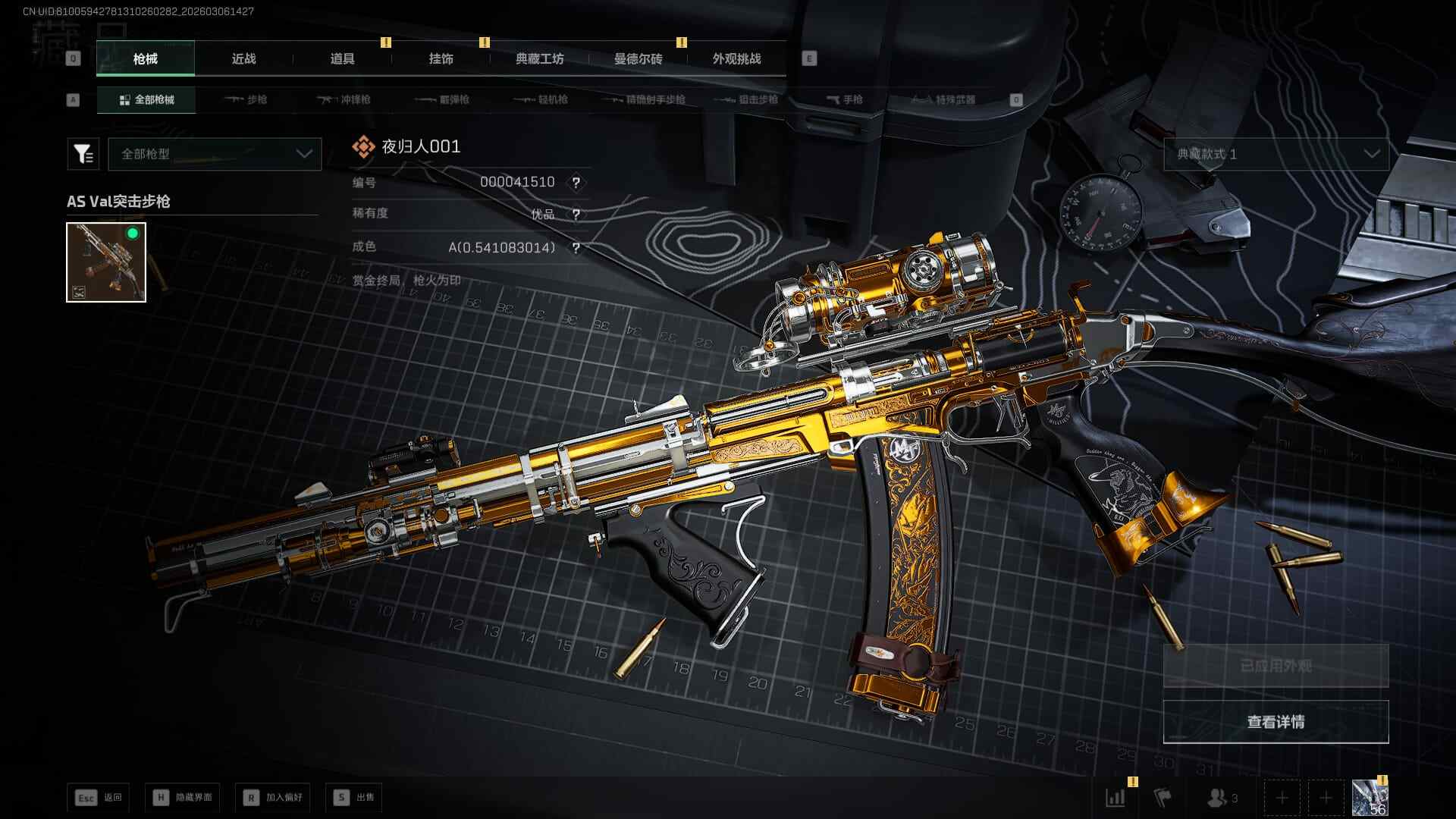Switch to the 近战 melee tab
This screenshot has height=819, width=1456.
click(243, 59)
